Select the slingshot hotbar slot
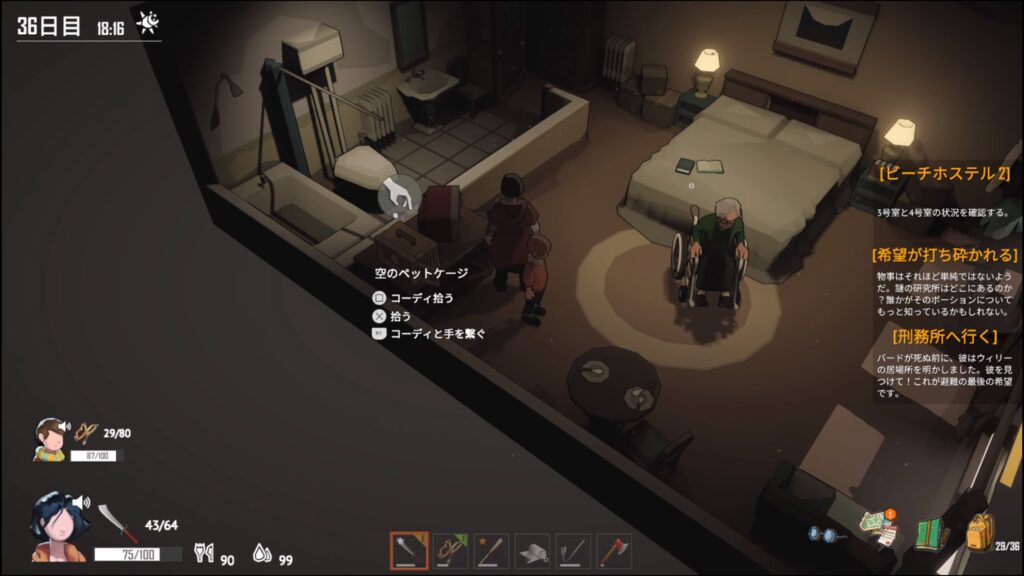Image resolution: width=1024 pixels, height=576 pixels. [x=450, y=551]
